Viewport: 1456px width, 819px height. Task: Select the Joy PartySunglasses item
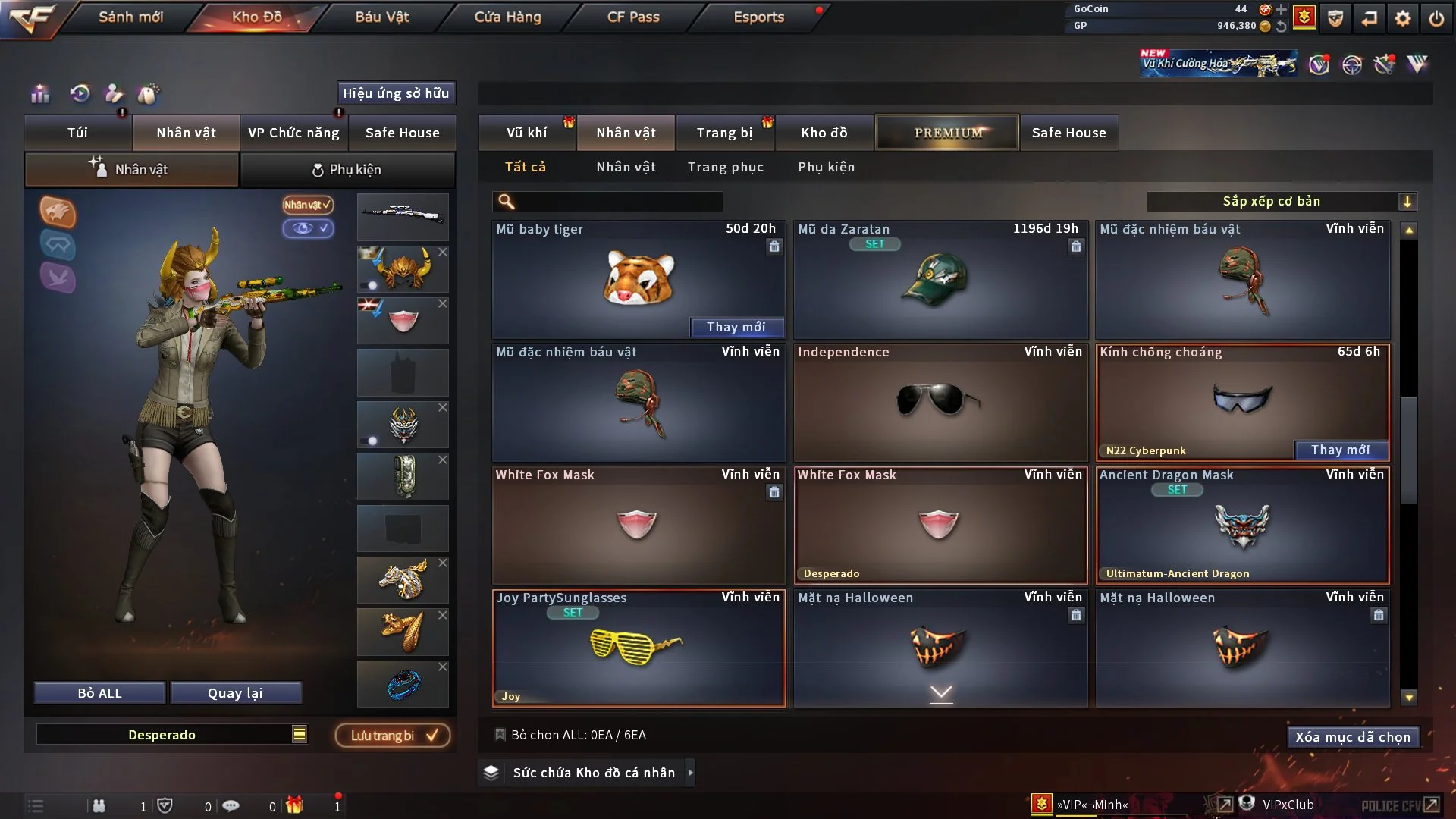(638, 648)
